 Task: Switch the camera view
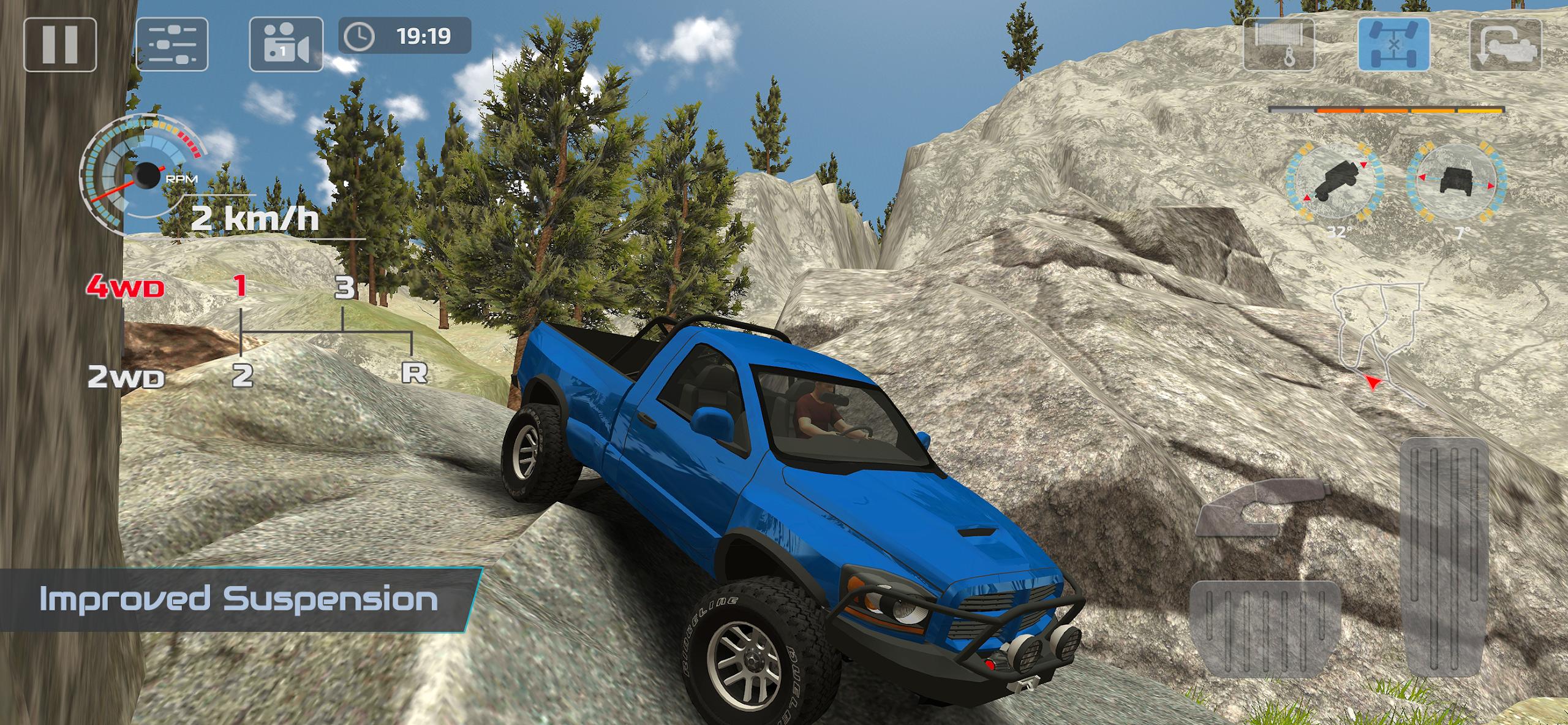(286, 45)
